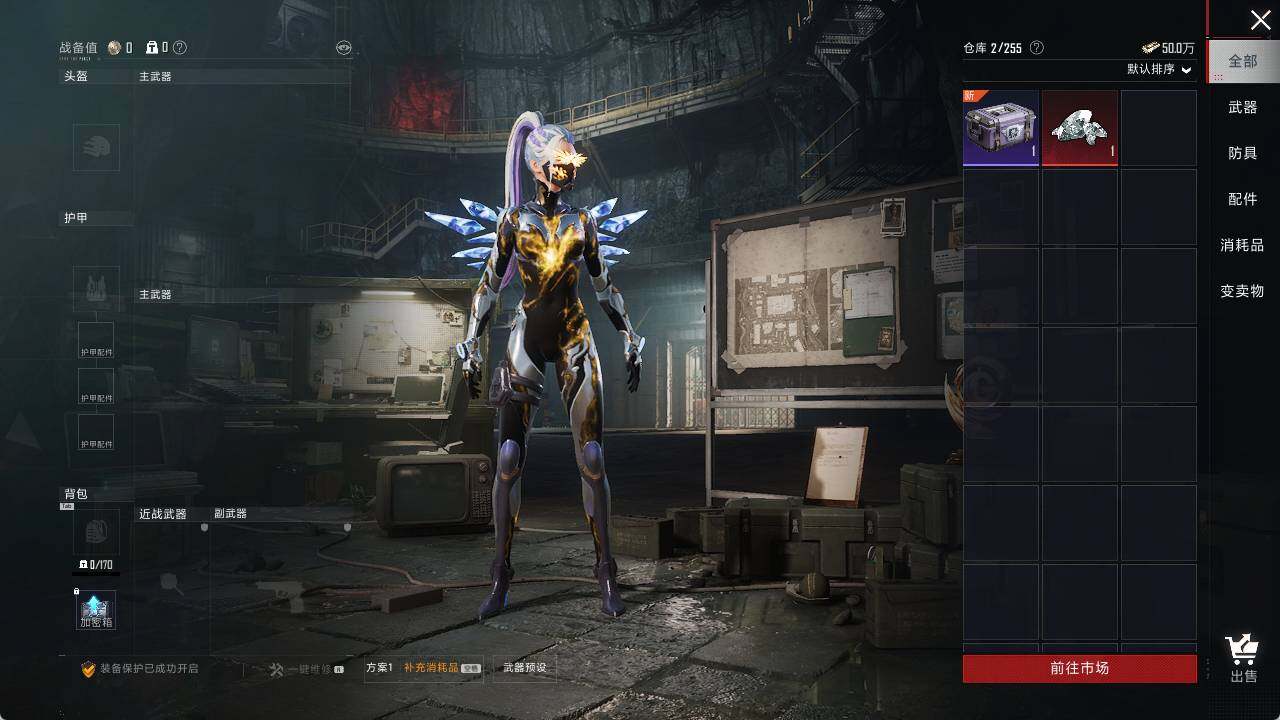Open the 变卖物 category tab
Image resolution: width=1280 pixels, height=720 pixels.
pyautogui.click(x=1243, y=291)
